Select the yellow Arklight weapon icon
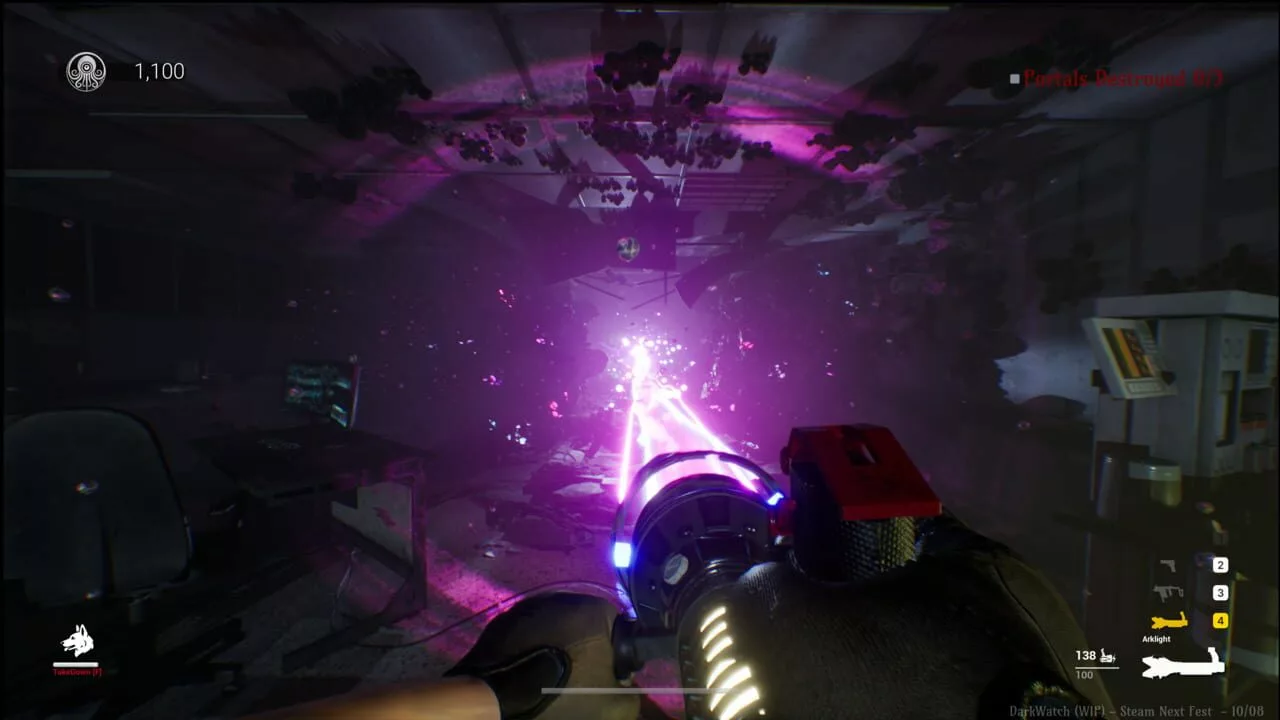Image resolution: width=1280 pixels, height=720 pixels. tap(1170, 619)
